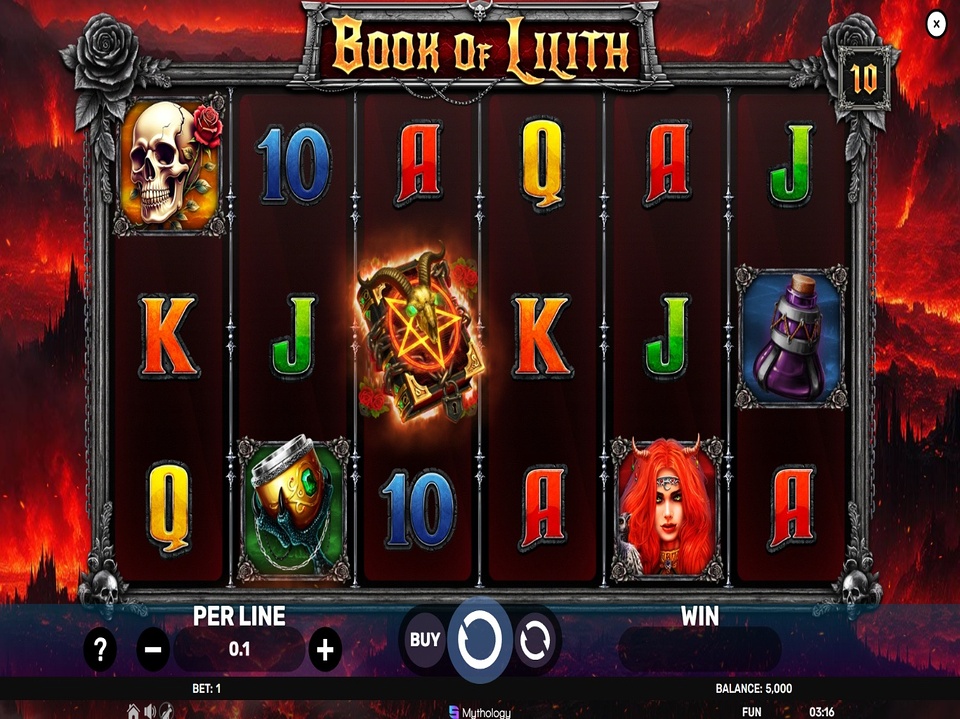Open the BUY bonus feature
The image size is (960, 719).
coord(426,637)
